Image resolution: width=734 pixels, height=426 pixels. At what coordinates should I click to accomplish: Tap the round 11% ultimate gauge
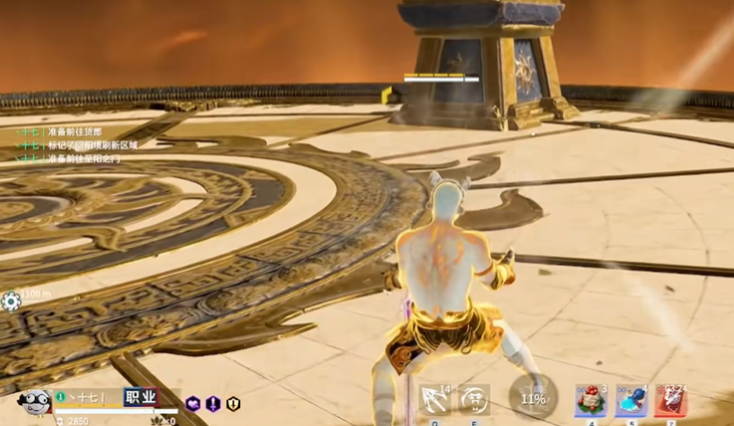(x=533, y=398)
